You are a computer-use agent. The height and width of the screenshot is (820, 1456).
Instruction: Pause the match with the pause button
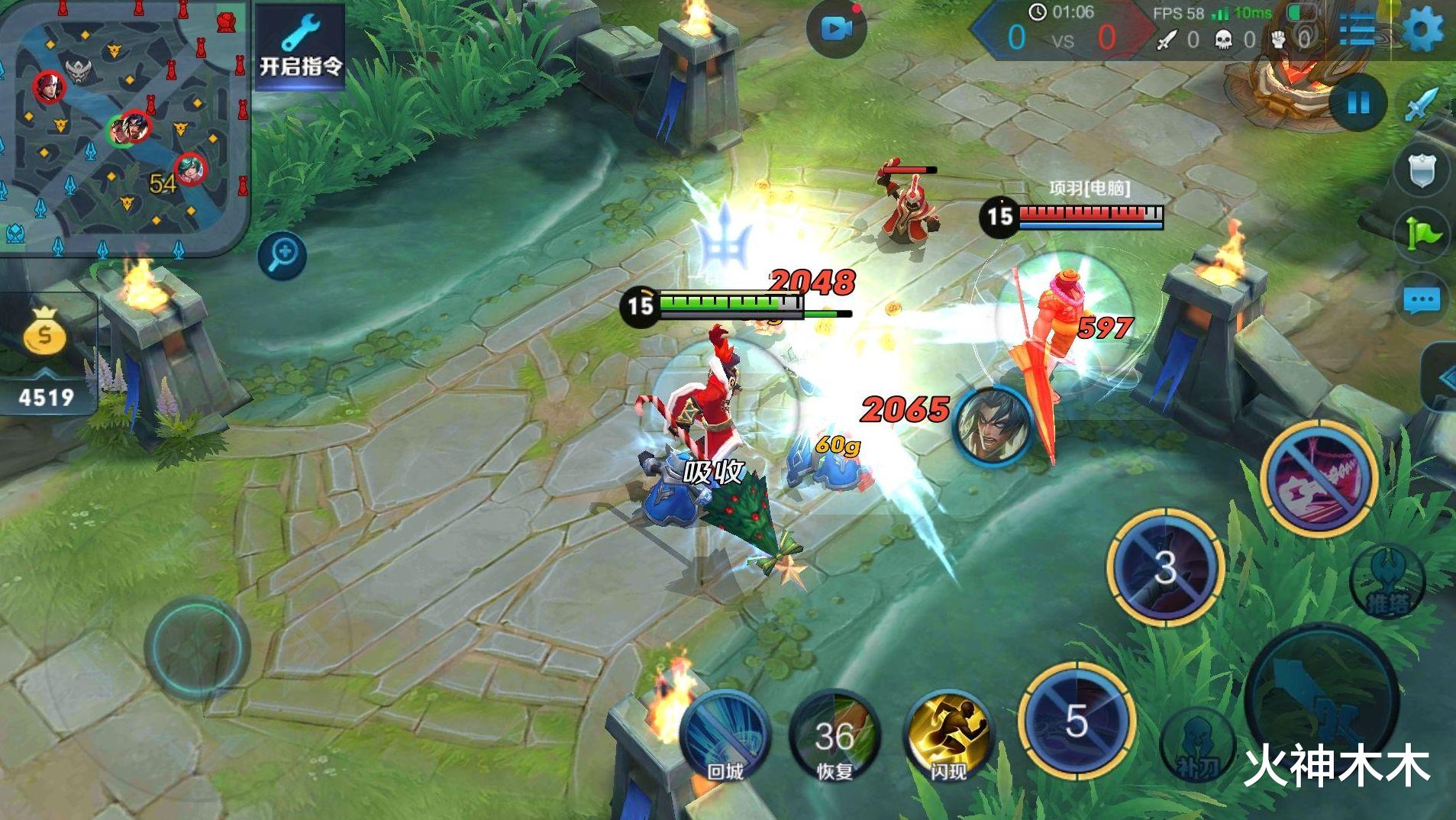(1358, 103)
